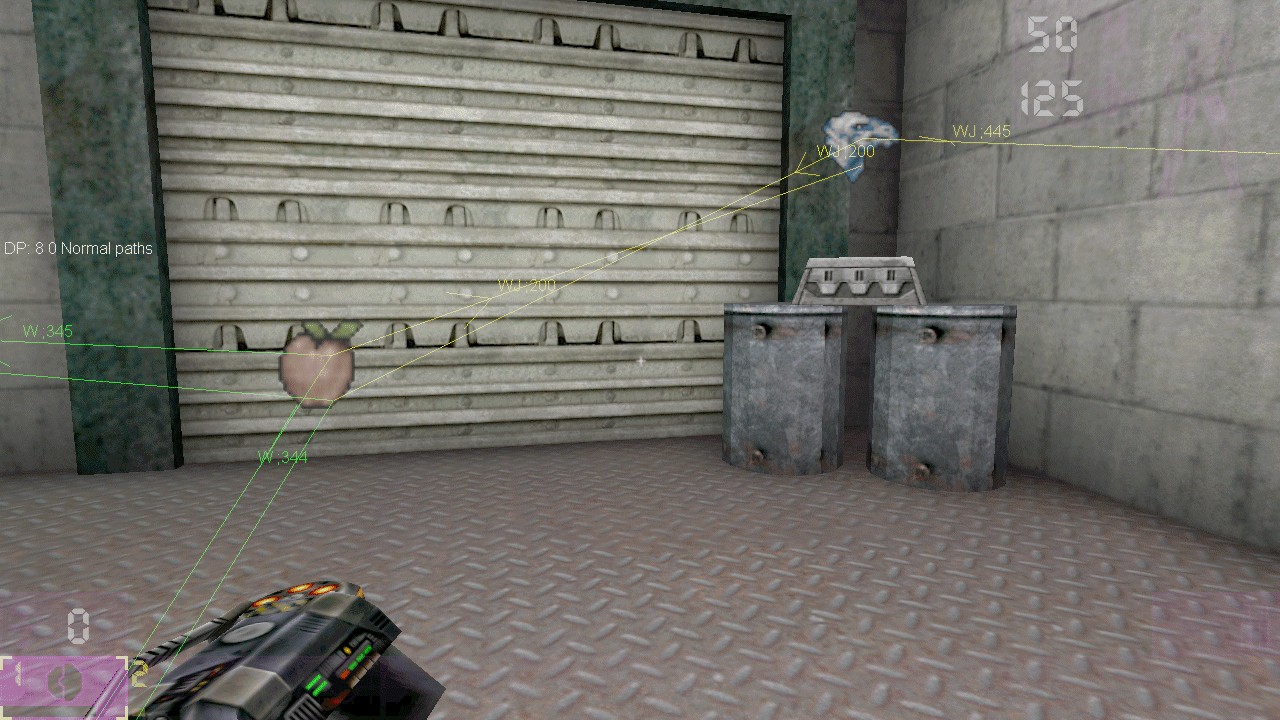Toggle the WJ,200 jump path marker
Image resolution: width=1280 pixels, height=720 pixels.
845,153
